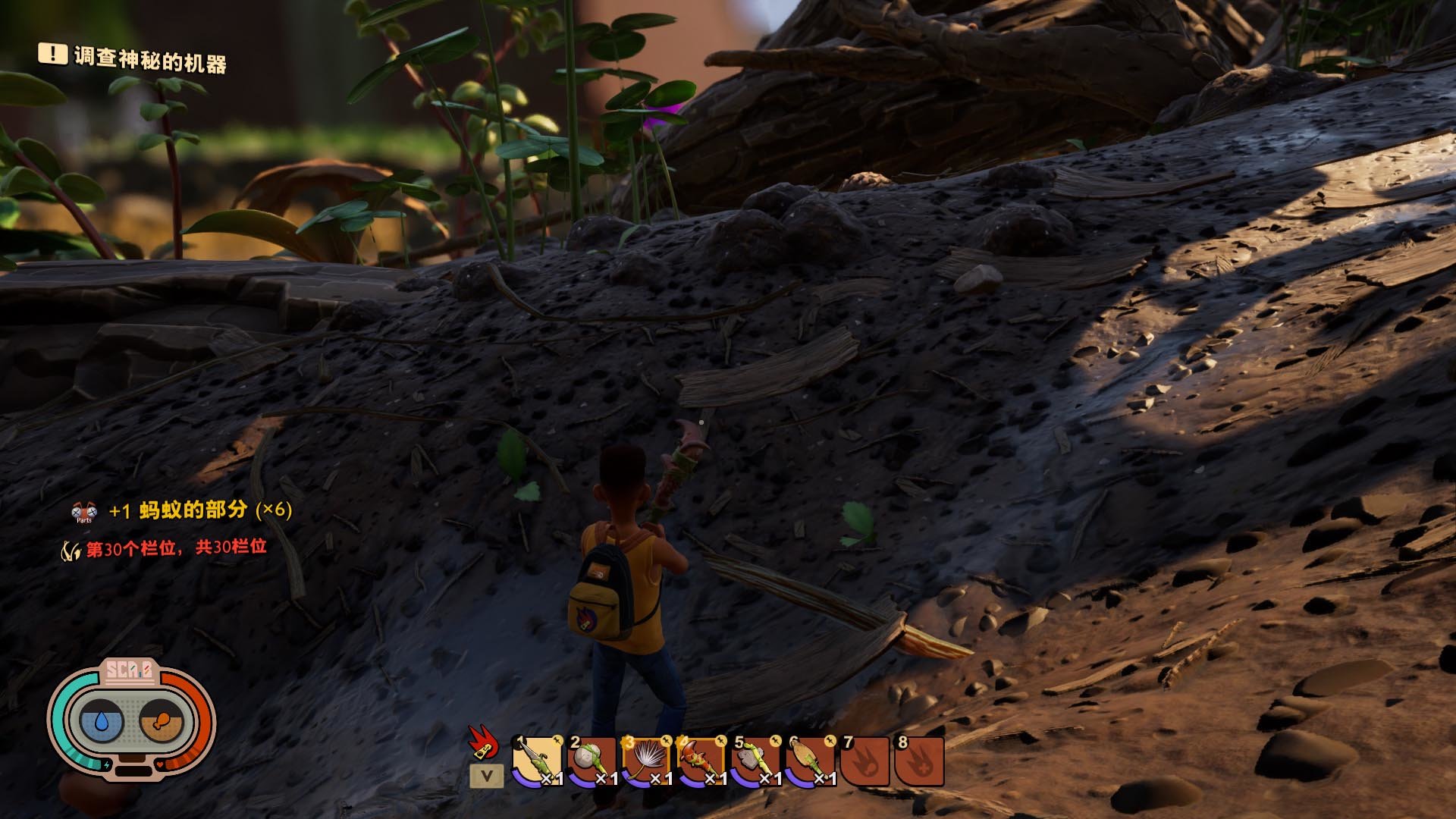Open the quest tracker for 调查神秘的机器
This screenshot has width=1456, height=819.
(149, 58)
